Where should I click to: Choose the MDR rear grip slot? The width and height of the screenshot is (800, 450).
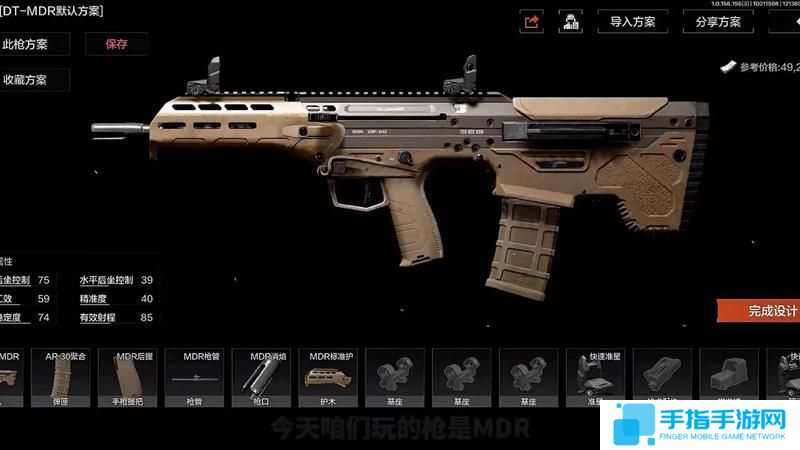click(127, 379)
